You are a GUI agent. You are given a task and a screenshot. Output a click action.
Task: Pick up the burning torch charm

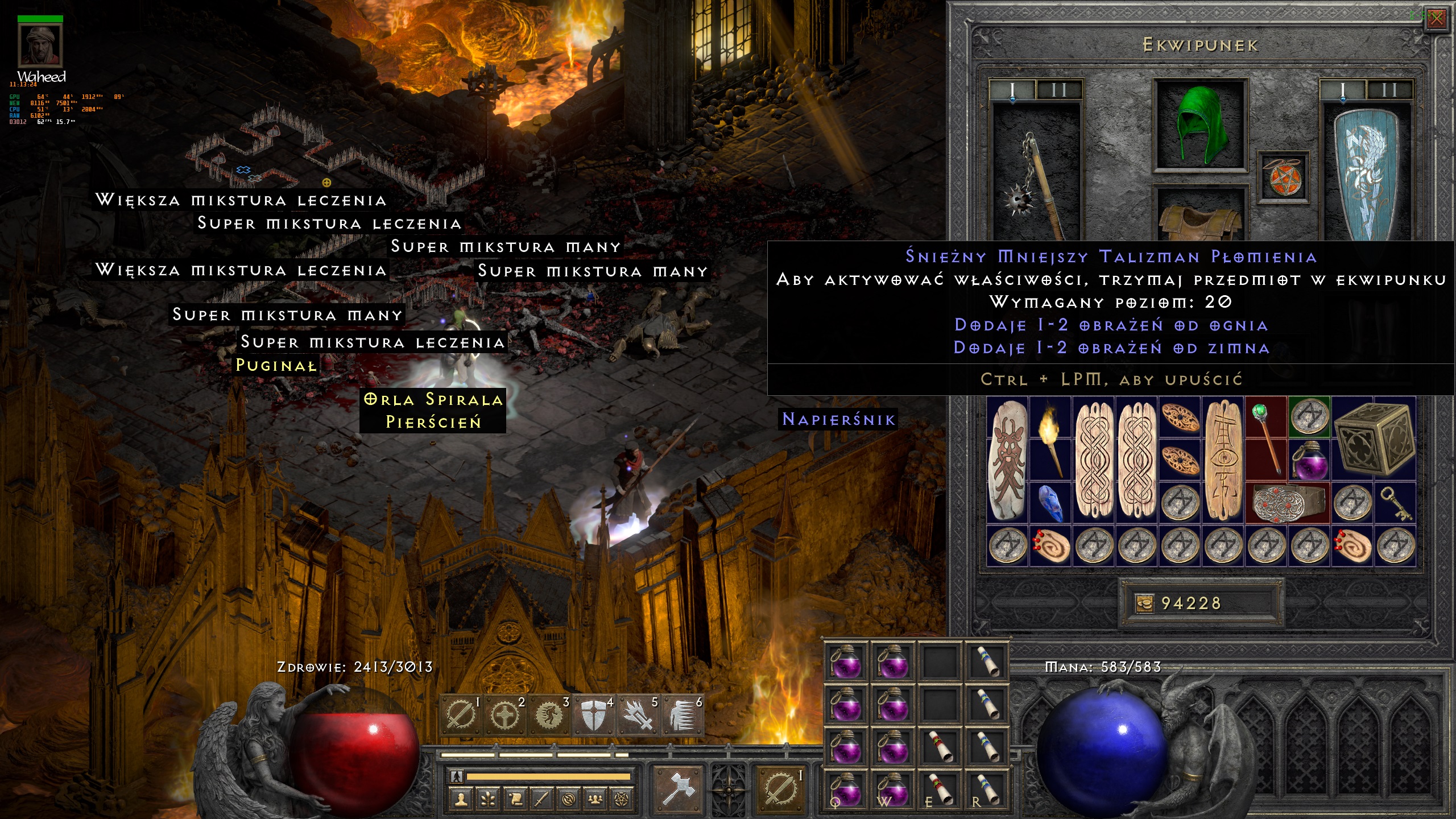click(1050, 438)
